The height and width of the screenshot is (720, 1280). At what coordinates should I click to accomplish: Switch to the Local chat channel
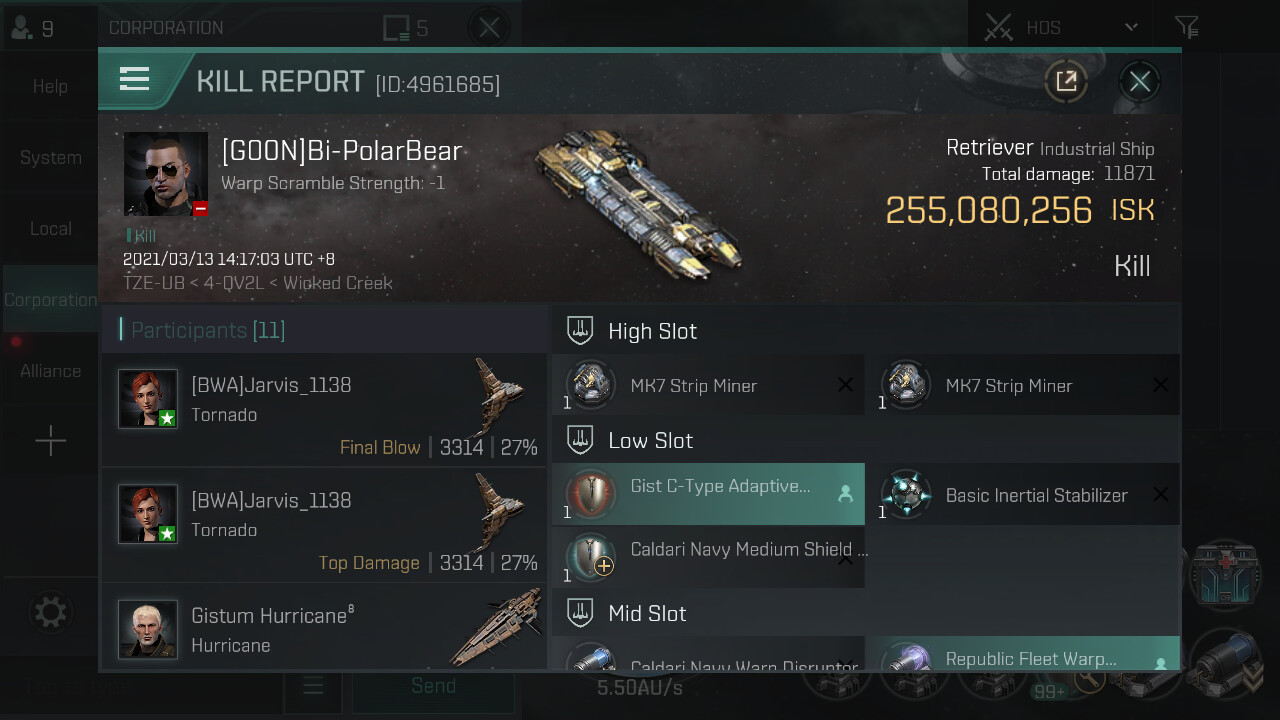[x=50, y=229]
